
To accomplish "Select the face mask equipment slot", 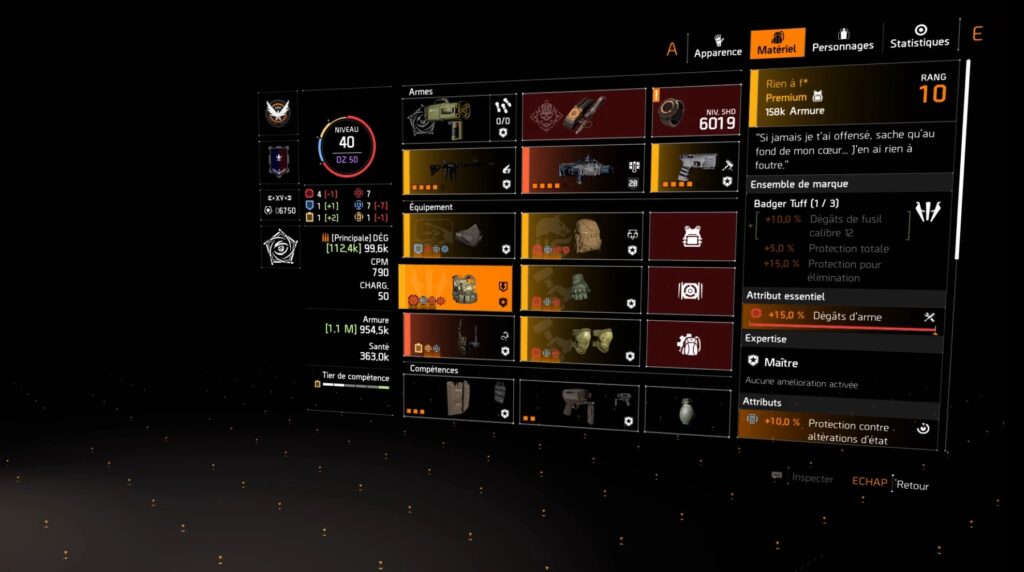I will click(x=459, y=235).
